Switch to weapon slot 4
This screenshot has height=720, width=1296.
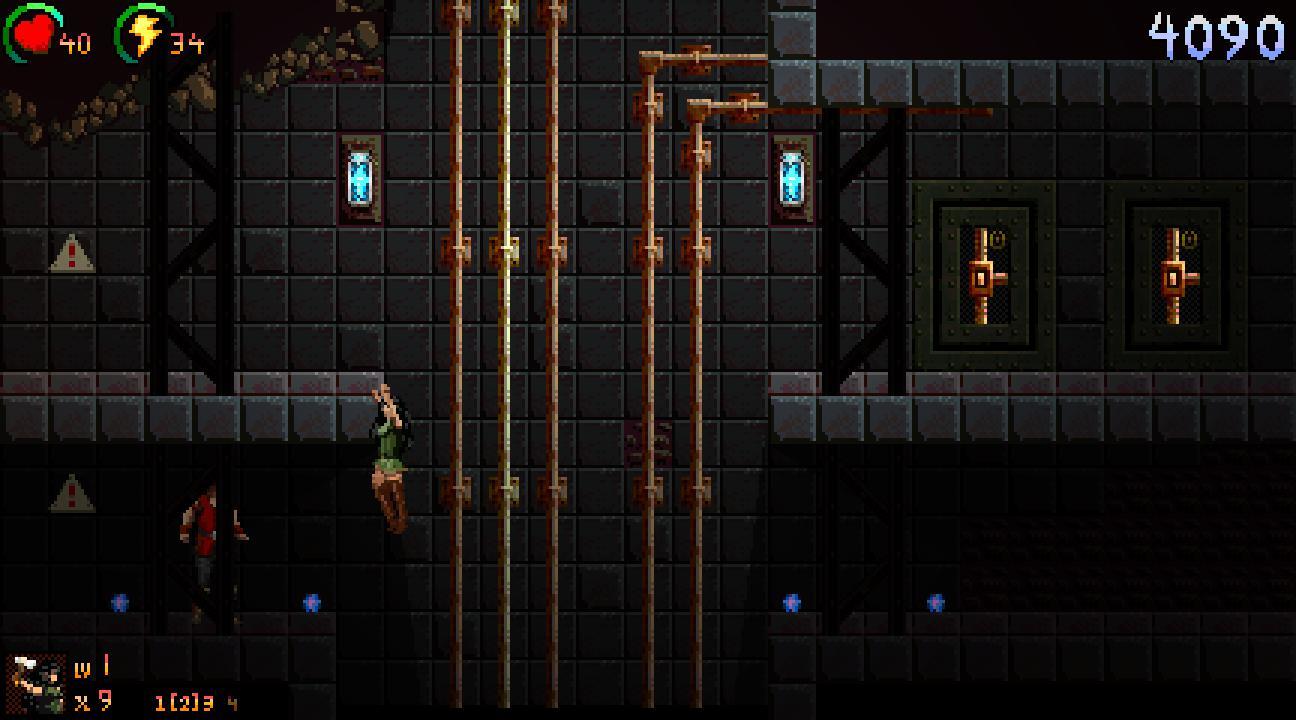[x=232, y=703]
